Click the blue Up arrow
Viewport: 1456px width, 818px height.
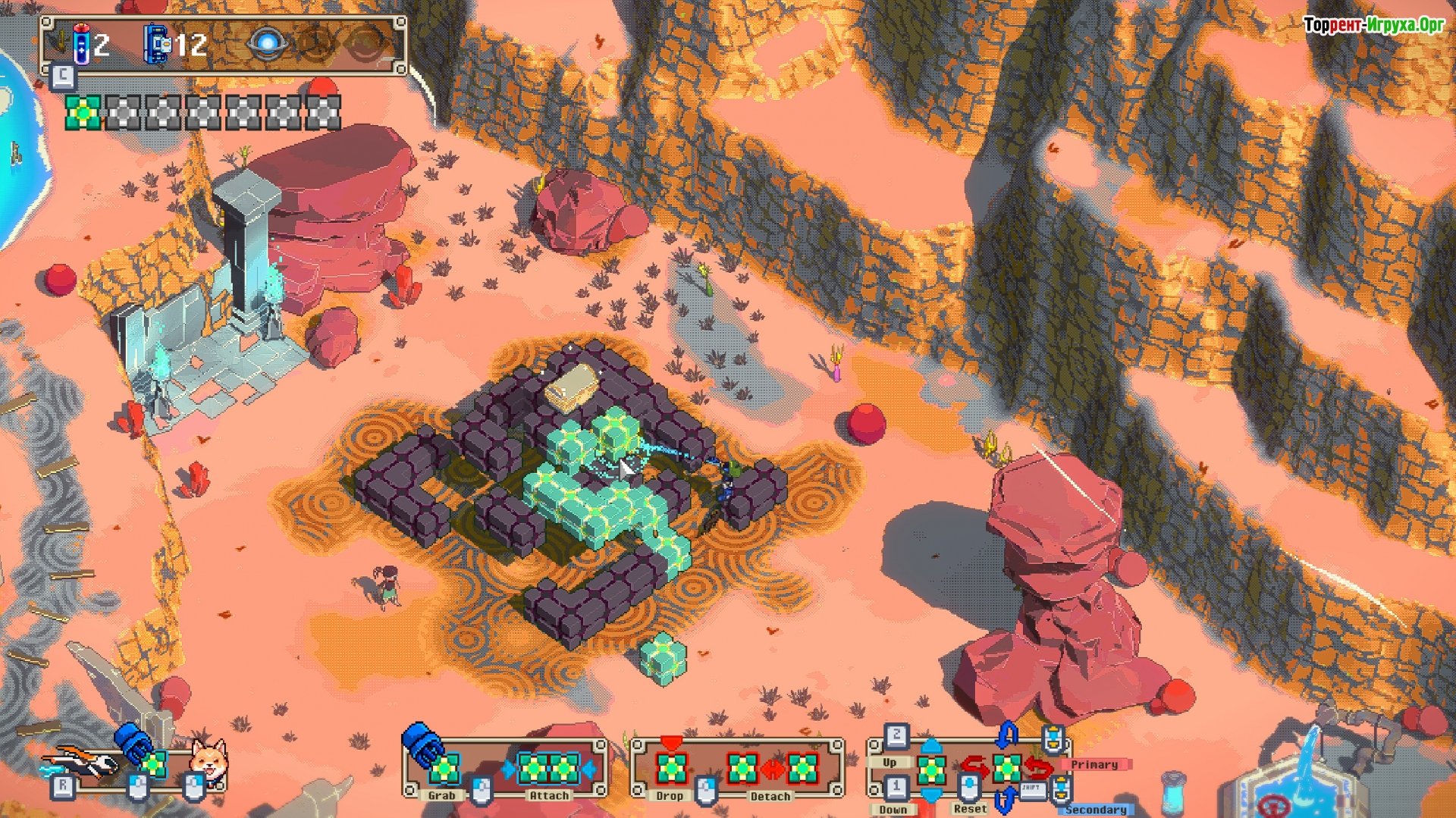click(931, 746)
